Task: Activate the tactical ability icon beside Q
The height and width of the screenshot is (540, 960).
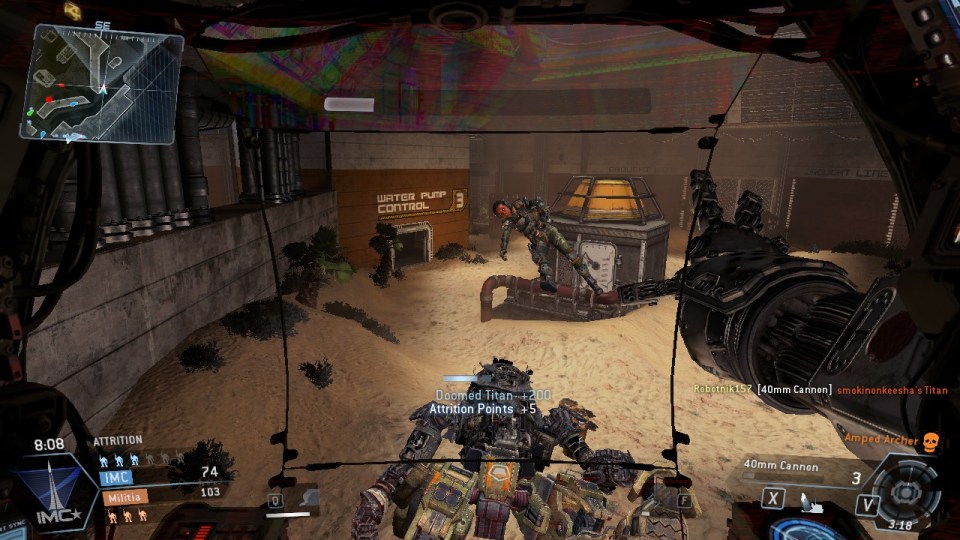Action: [x=305, y=497]
